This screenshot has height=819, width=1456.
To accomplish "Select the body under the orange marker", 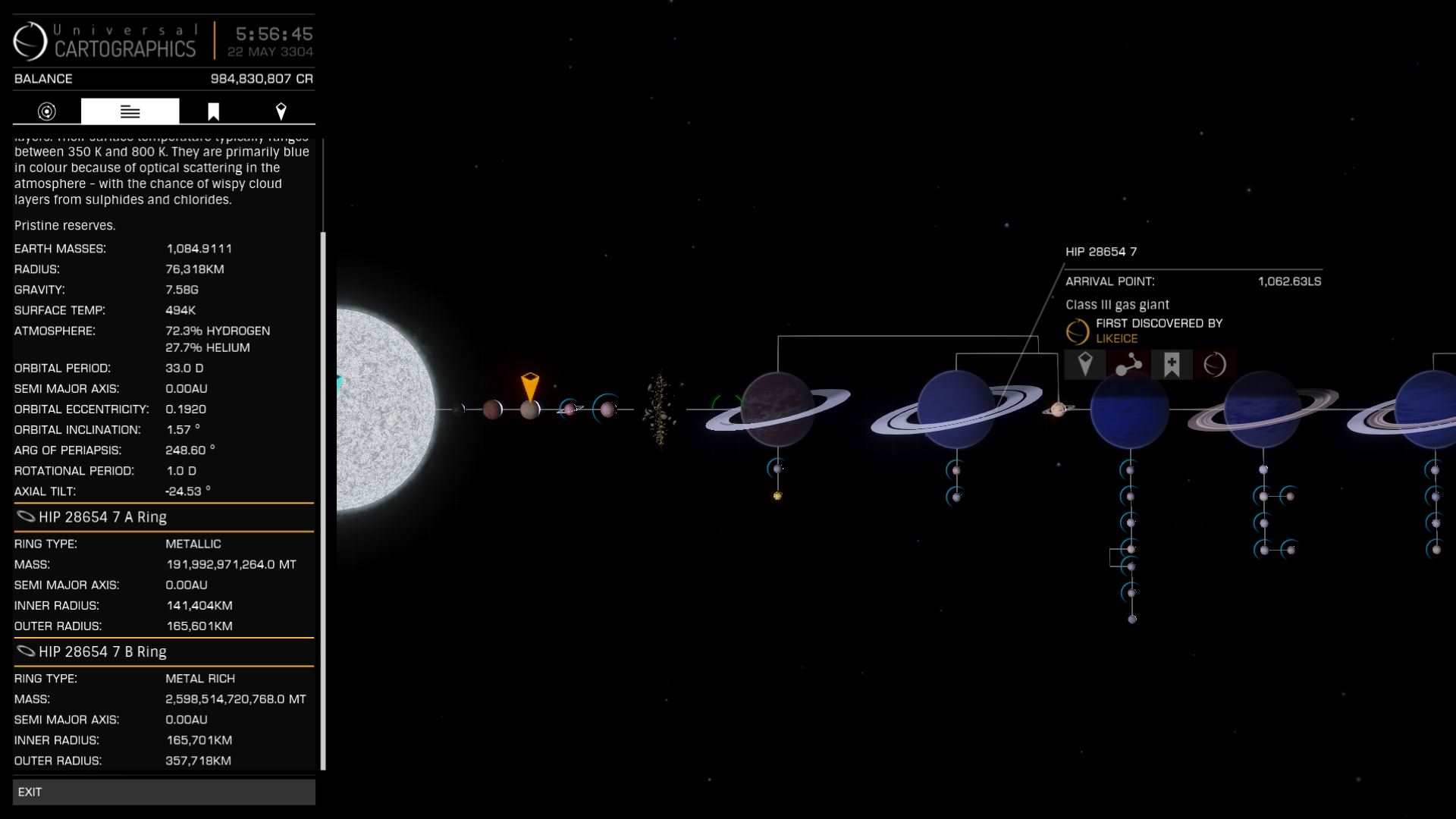I will coord(529,410).
